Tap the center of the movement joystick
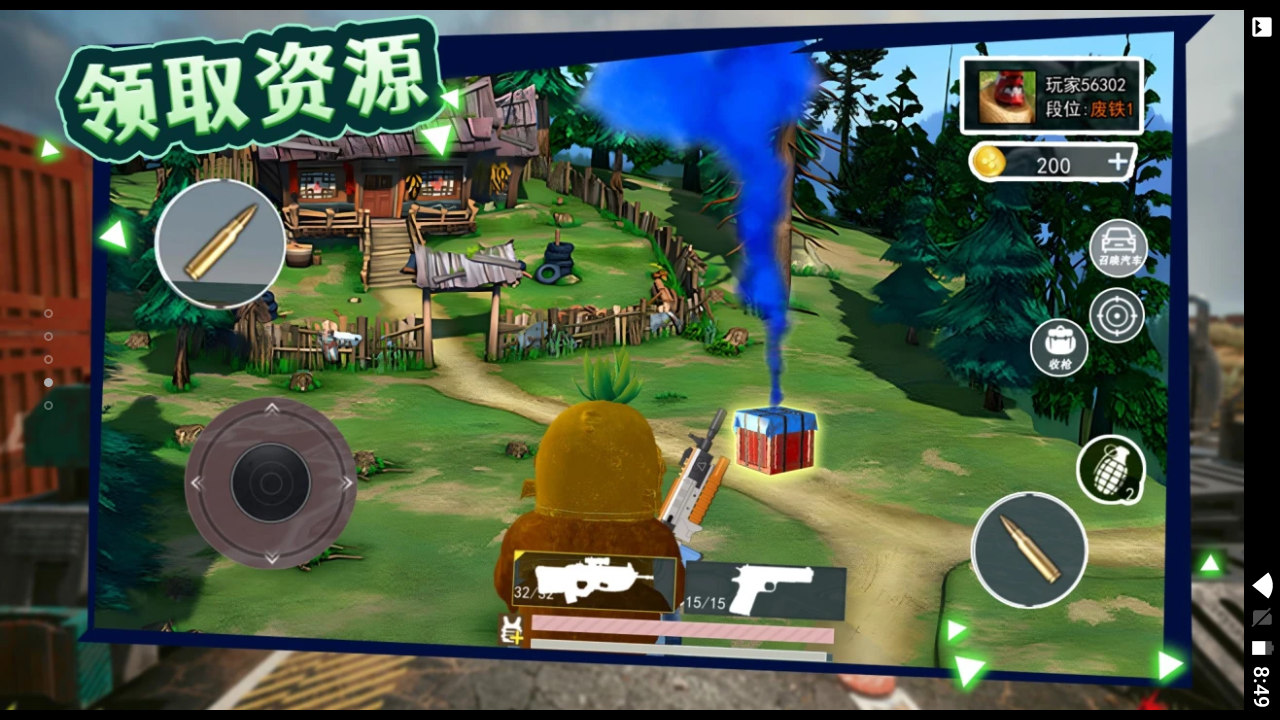Image resolution: width=1280 pixels, height=720 pixels. [270, 483]
